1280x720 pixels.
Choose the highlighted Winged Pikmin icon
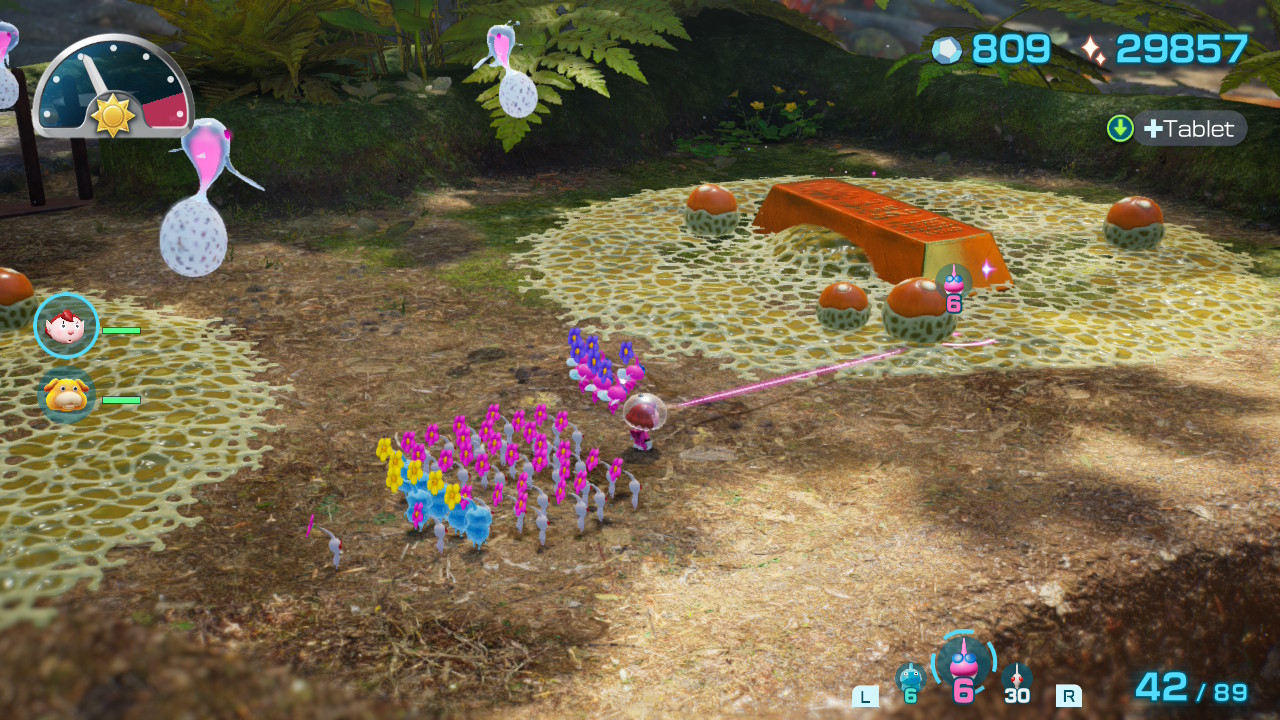coord(963,663)
